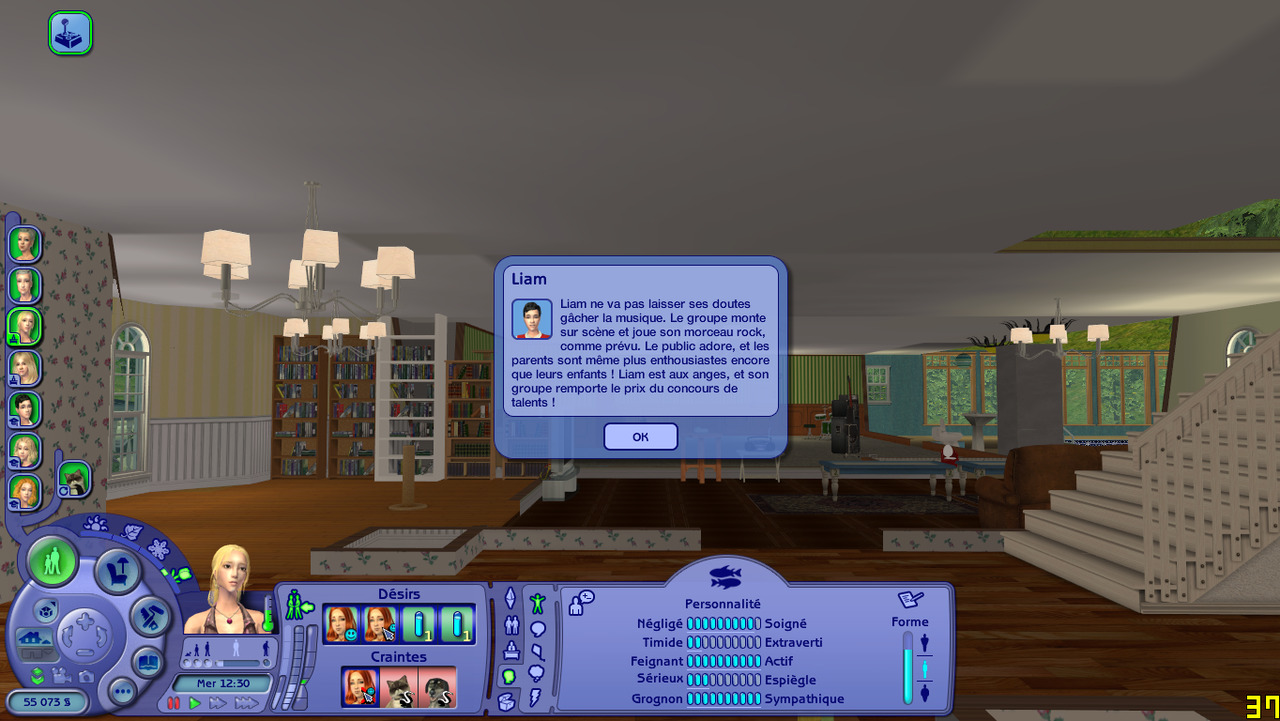
Task: Open the career desk panel tab
Action: [511, 651]
